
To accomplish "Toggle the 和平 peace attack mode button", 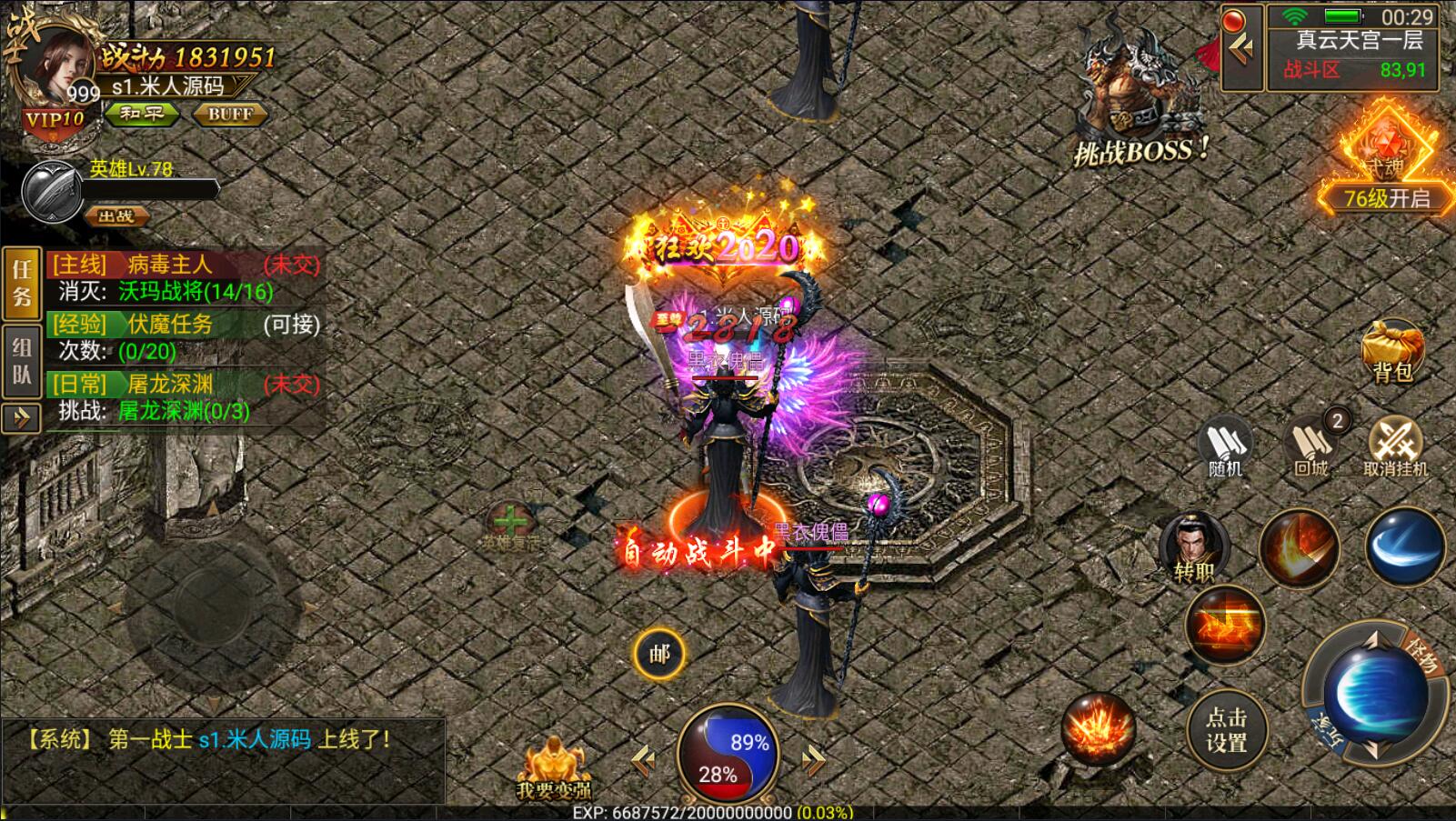I will tap(141, 115).
